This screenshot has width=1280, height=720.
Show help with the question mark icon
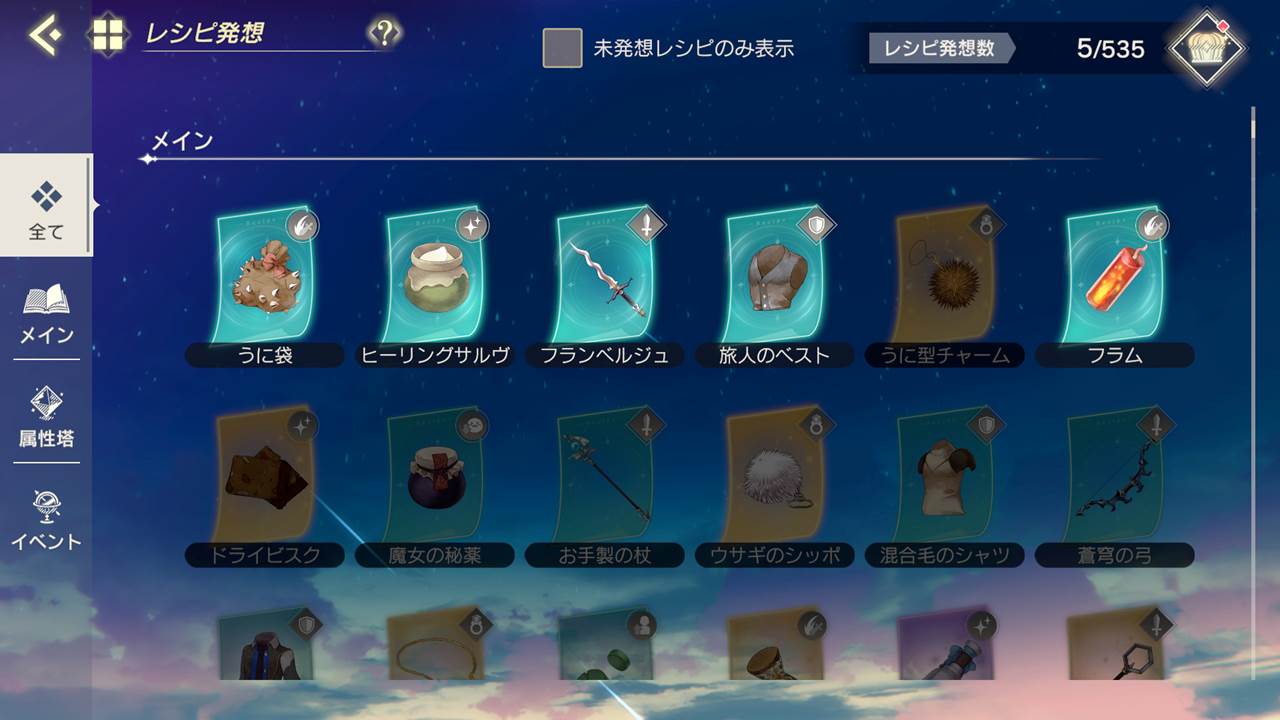tap(384, 33)
